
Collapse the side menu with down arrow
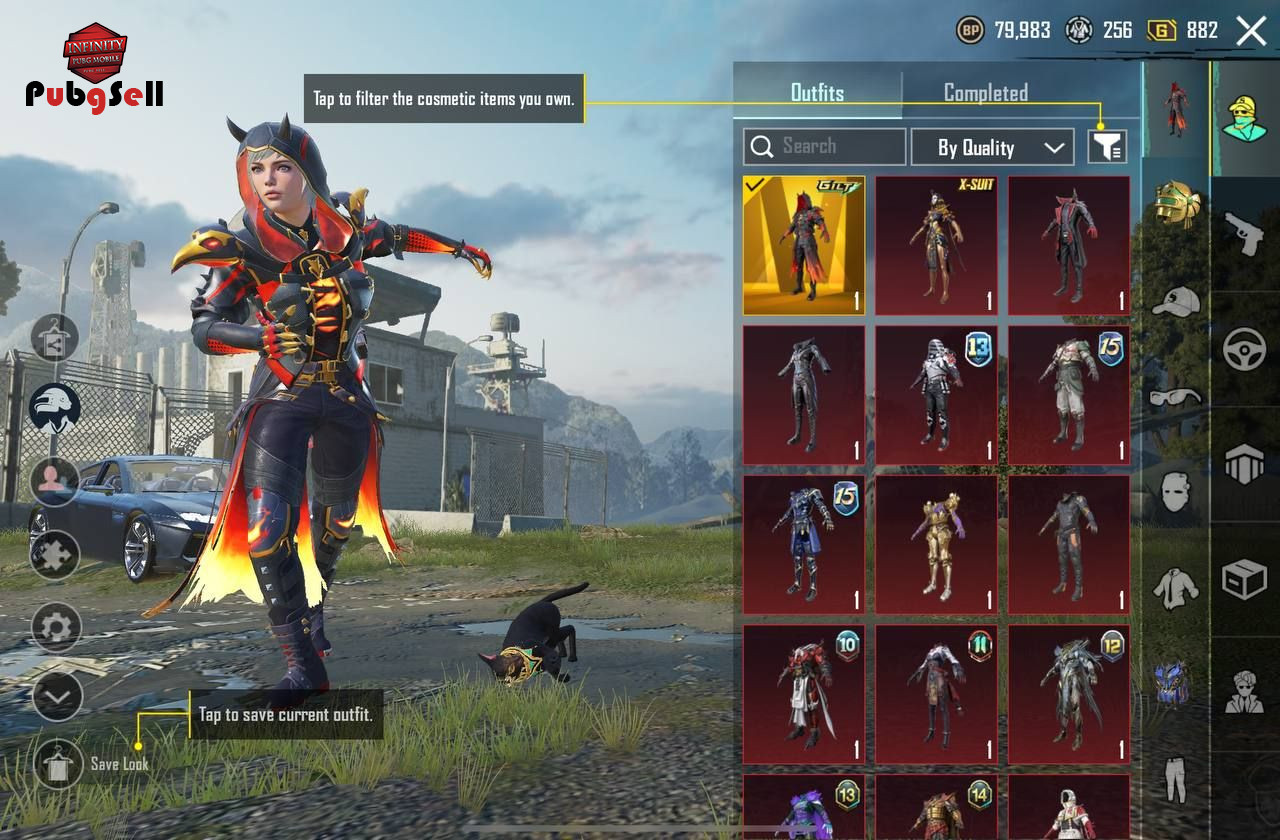[57, 696]
